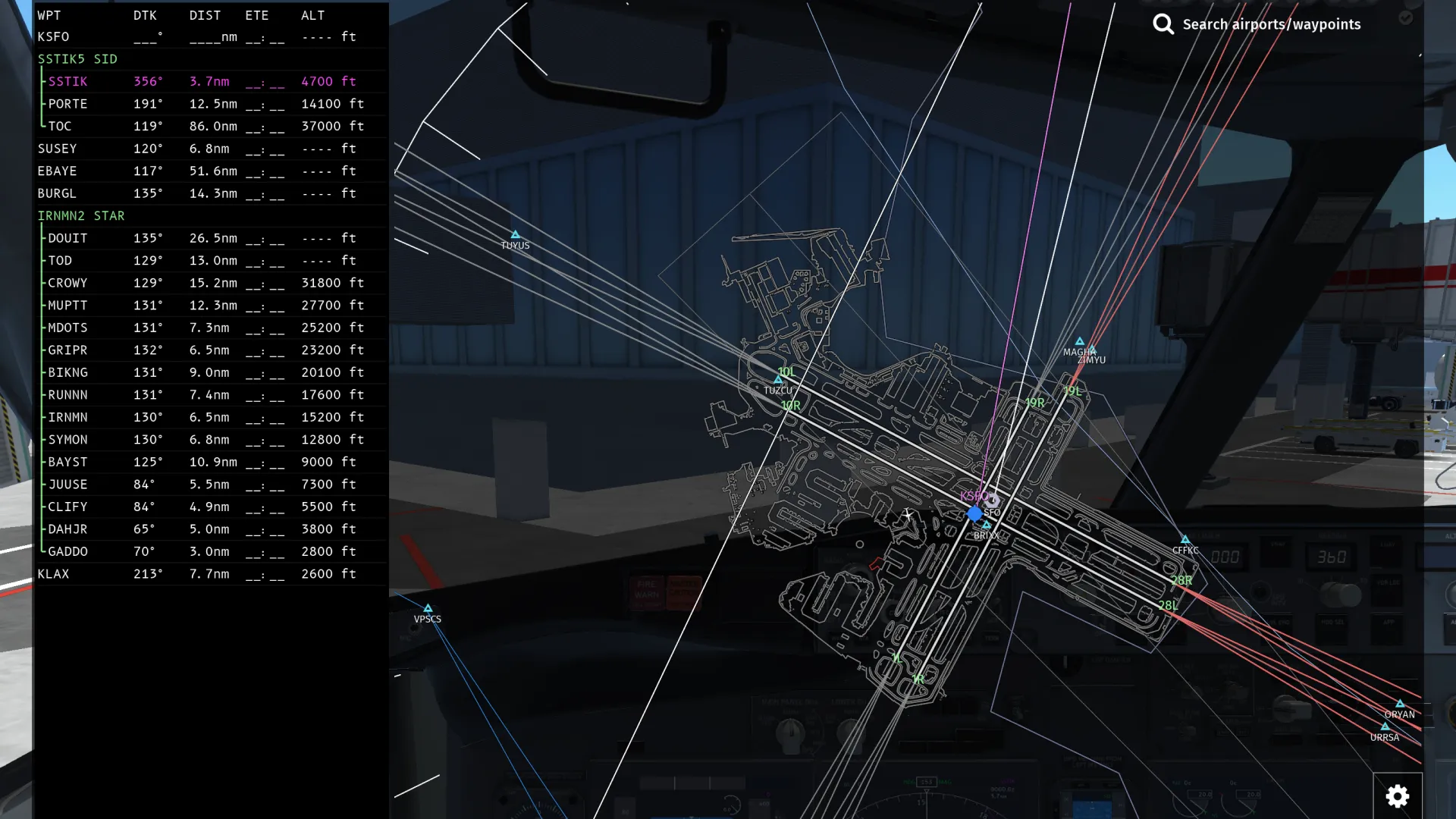This screenshot has width=1456, height=819.
Task: Open the map settings gear
Action: (1398, 796)
